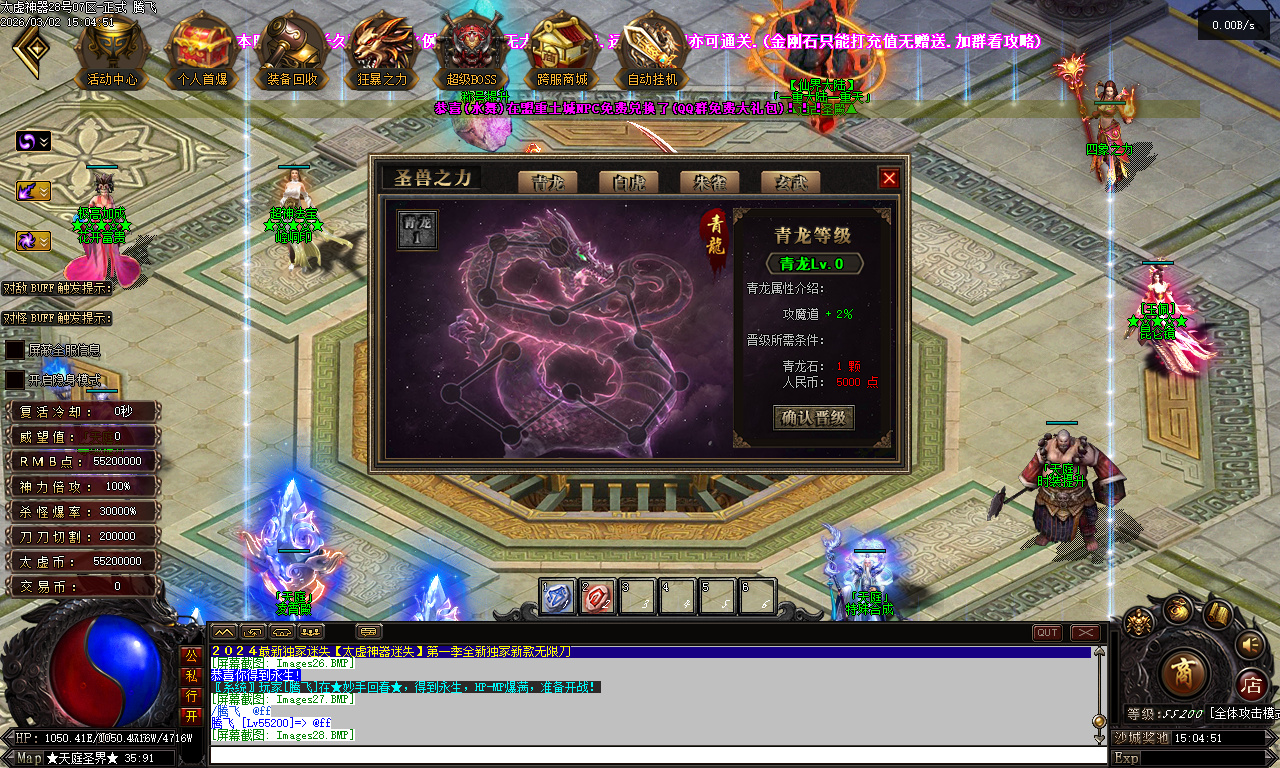1280x768 pixels.
Task: Enable 屏蔽全服信息 checkbox
Action: [13, 350]
